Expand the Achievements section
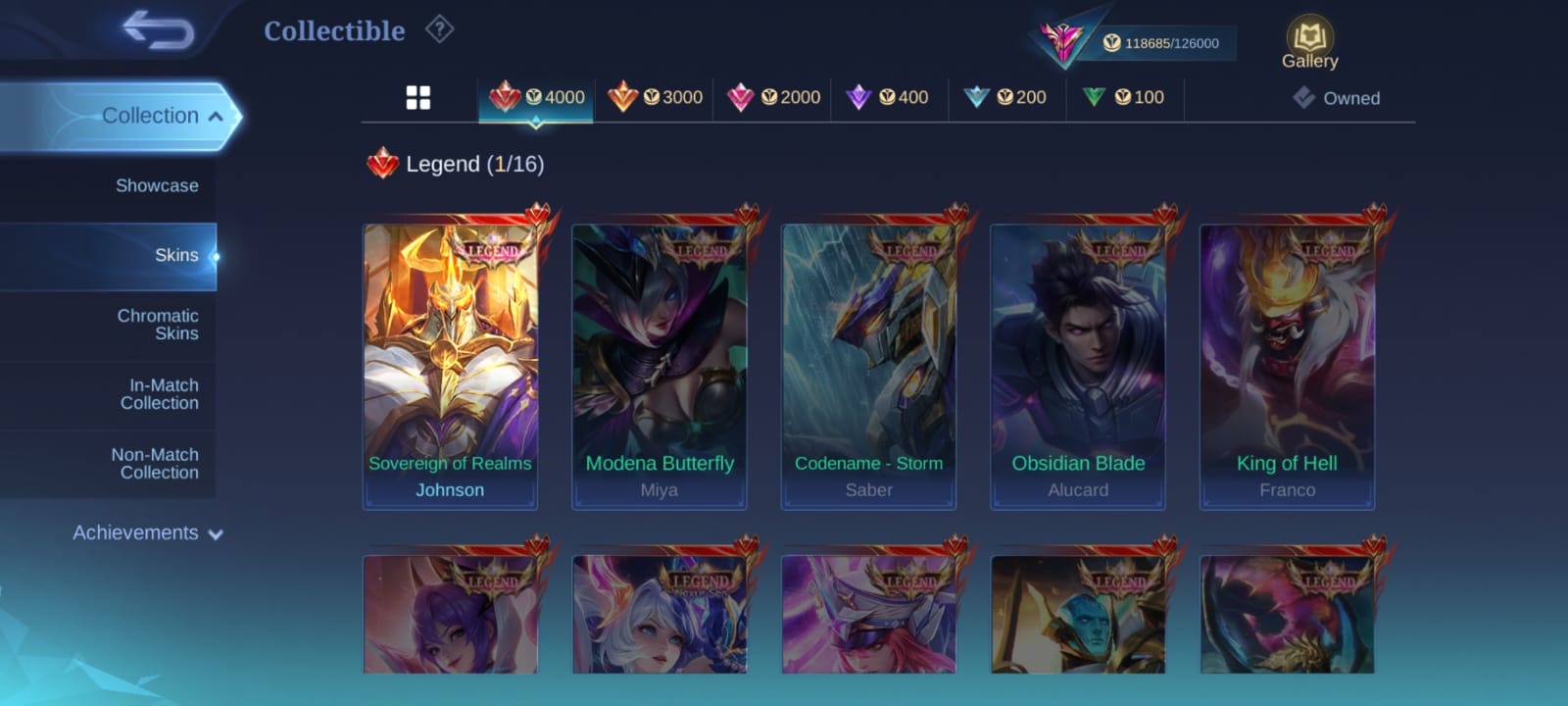The image size is (1568, 706). point(147,533)
